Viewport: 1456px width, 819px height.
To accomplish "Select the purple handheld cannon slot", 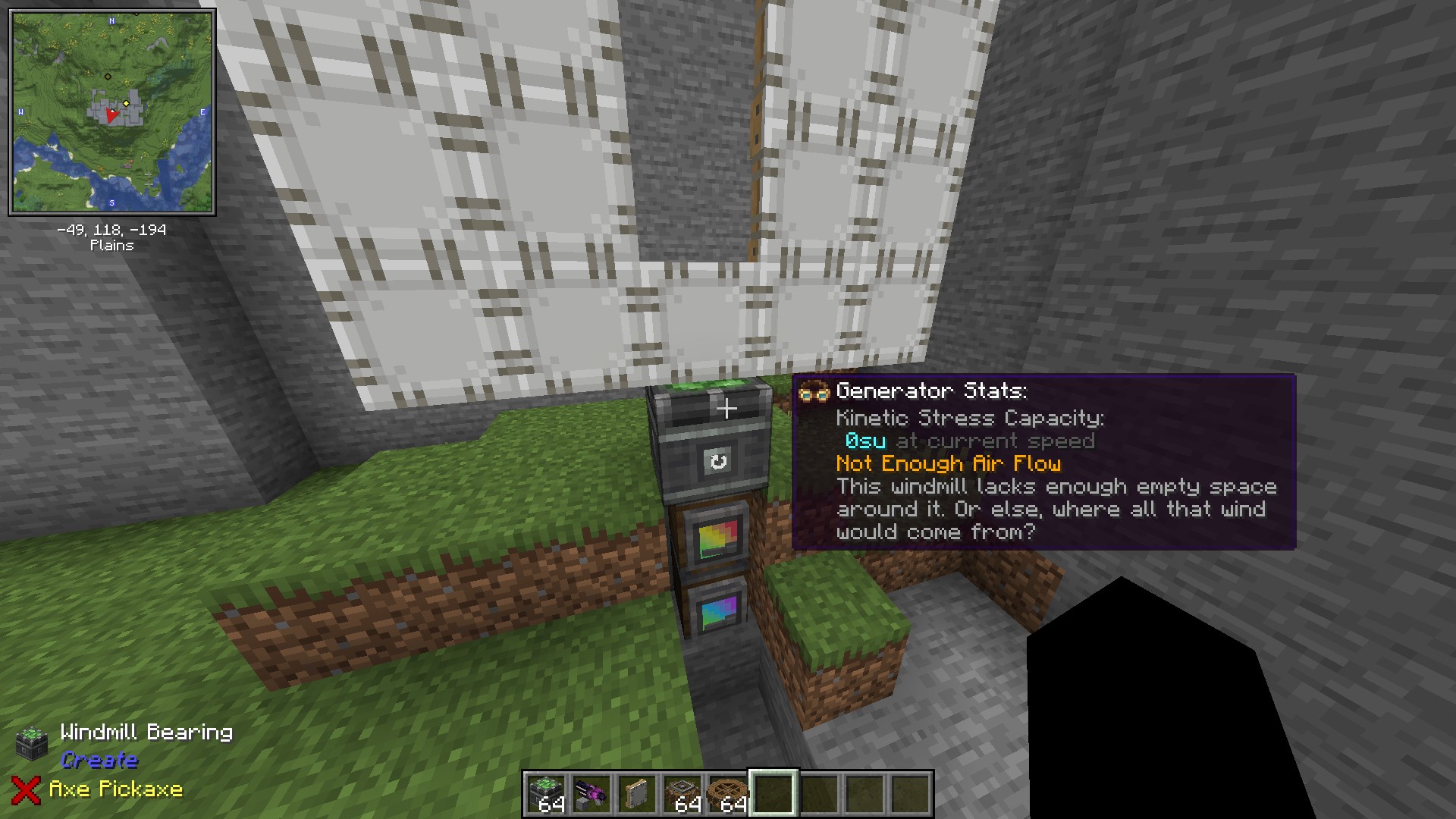I will click(591, 794).
